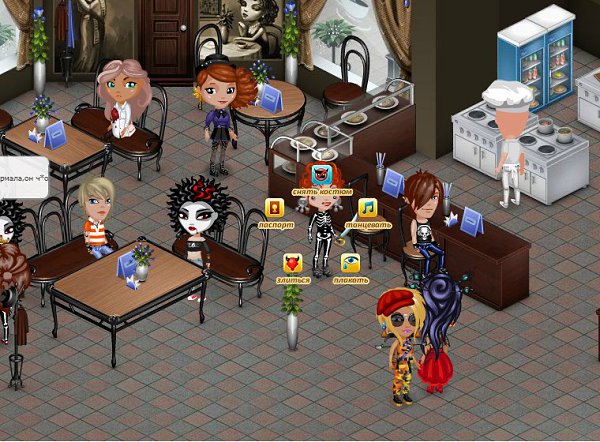Viewport: 600px width, 442px height.
Task: Select the 'танцевать' music note action
Action: [x=367, y=208]
